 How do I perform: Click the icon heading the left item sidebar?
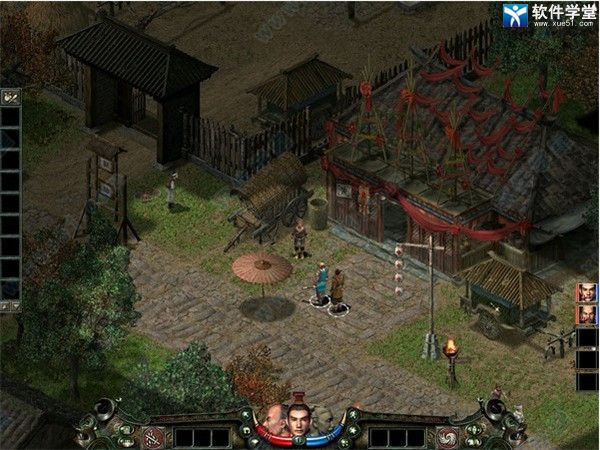pos(11,97)
